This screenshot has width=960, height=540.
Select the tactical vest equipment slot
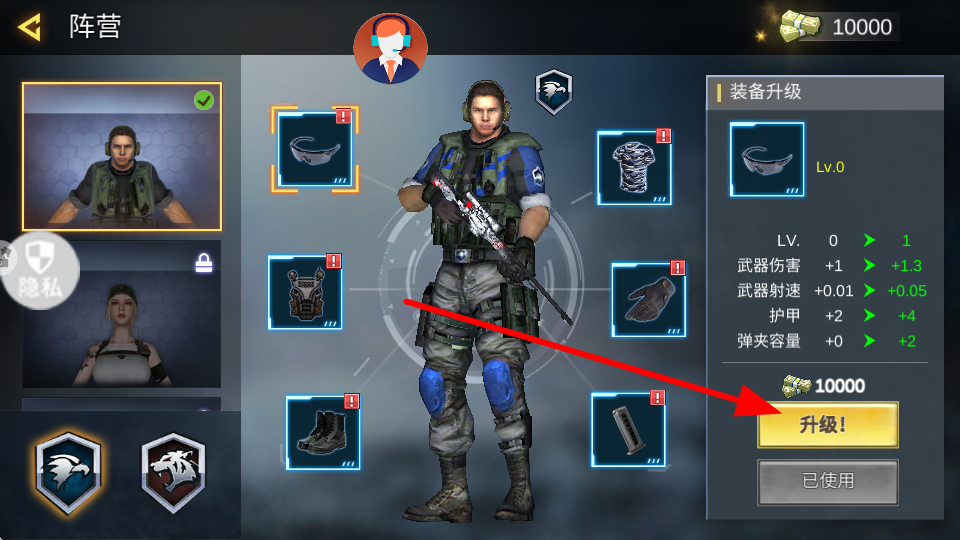coord(305,292)
